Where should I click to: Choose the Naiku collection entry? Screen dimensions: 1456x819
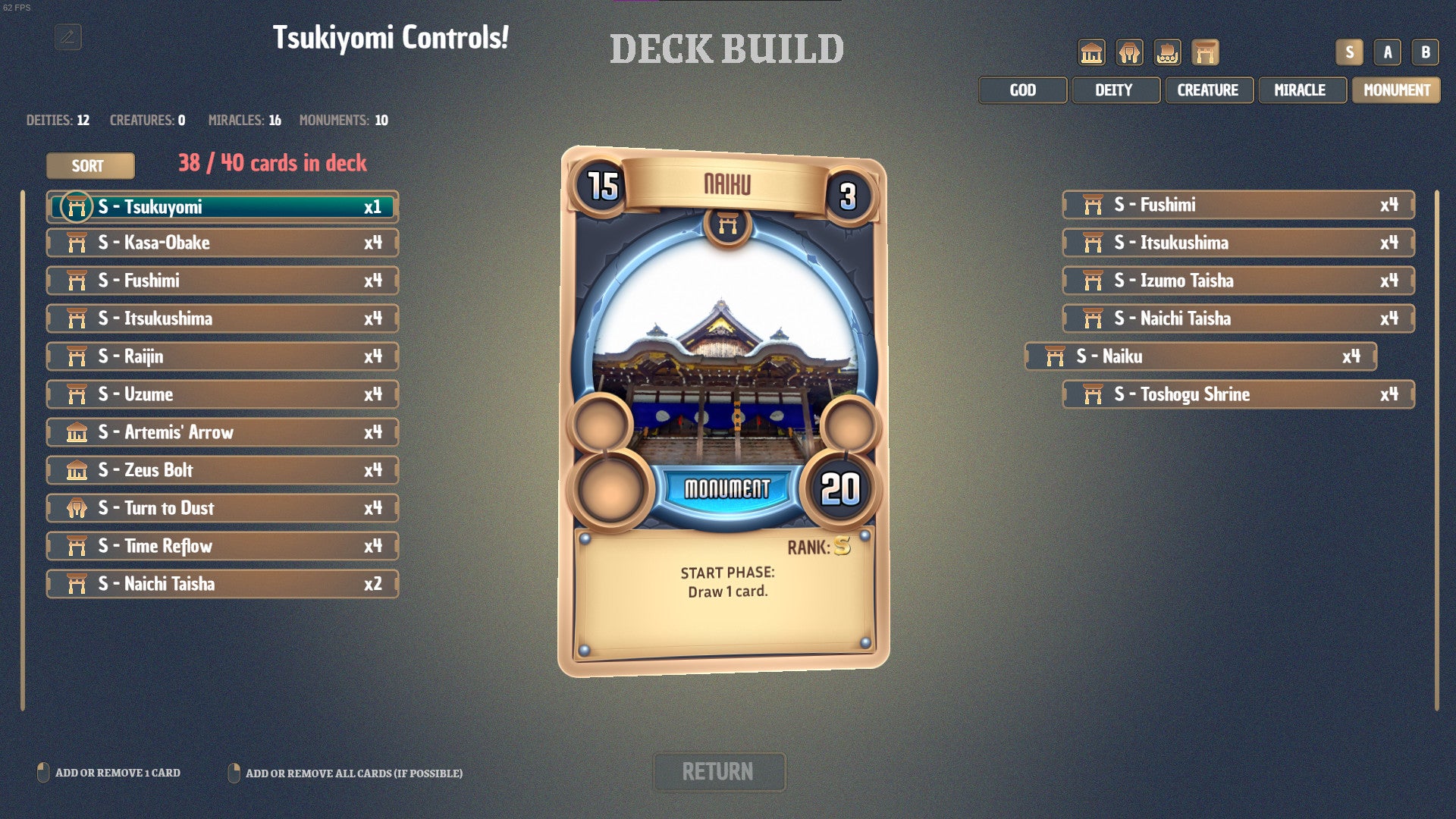pyautogui.click(x=1200, y=356)
